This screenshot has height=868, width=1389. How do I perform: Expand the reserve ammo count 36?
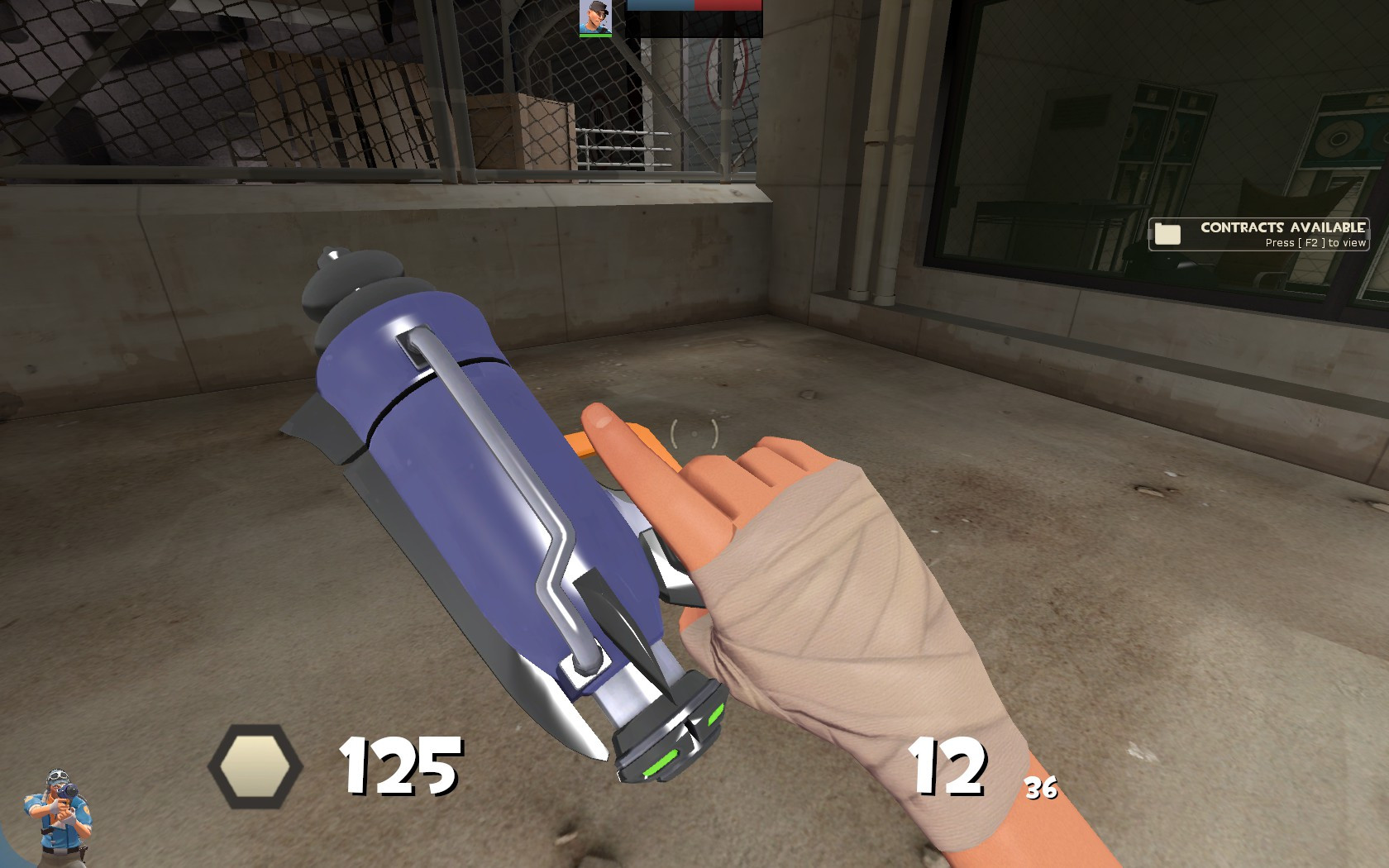pos(1040,789)
